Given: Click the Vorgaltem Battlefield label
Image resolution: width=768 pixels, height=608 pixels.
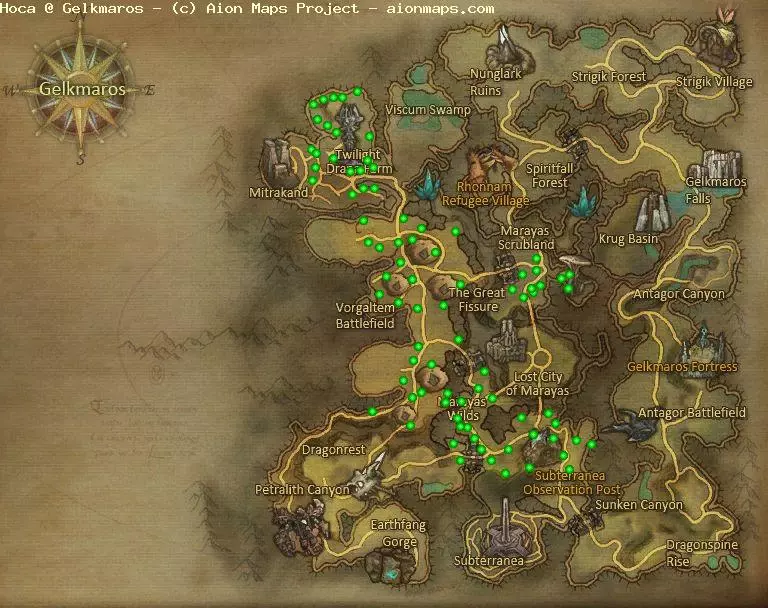Looking at the screenshot, I should 365,316.
